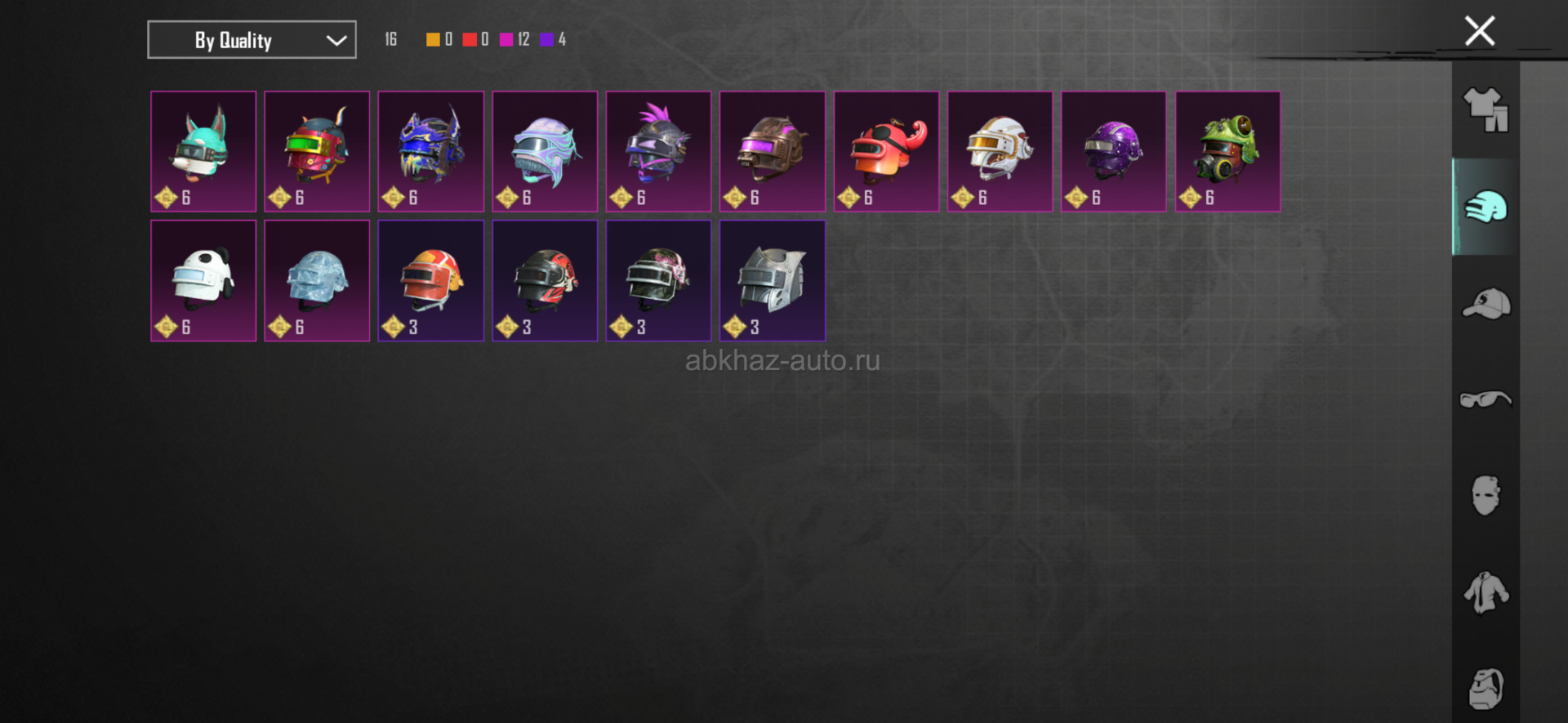Close the helmet inventory screen
1568x723 pixels.
pyautogui.click(x=1479, y=32)
